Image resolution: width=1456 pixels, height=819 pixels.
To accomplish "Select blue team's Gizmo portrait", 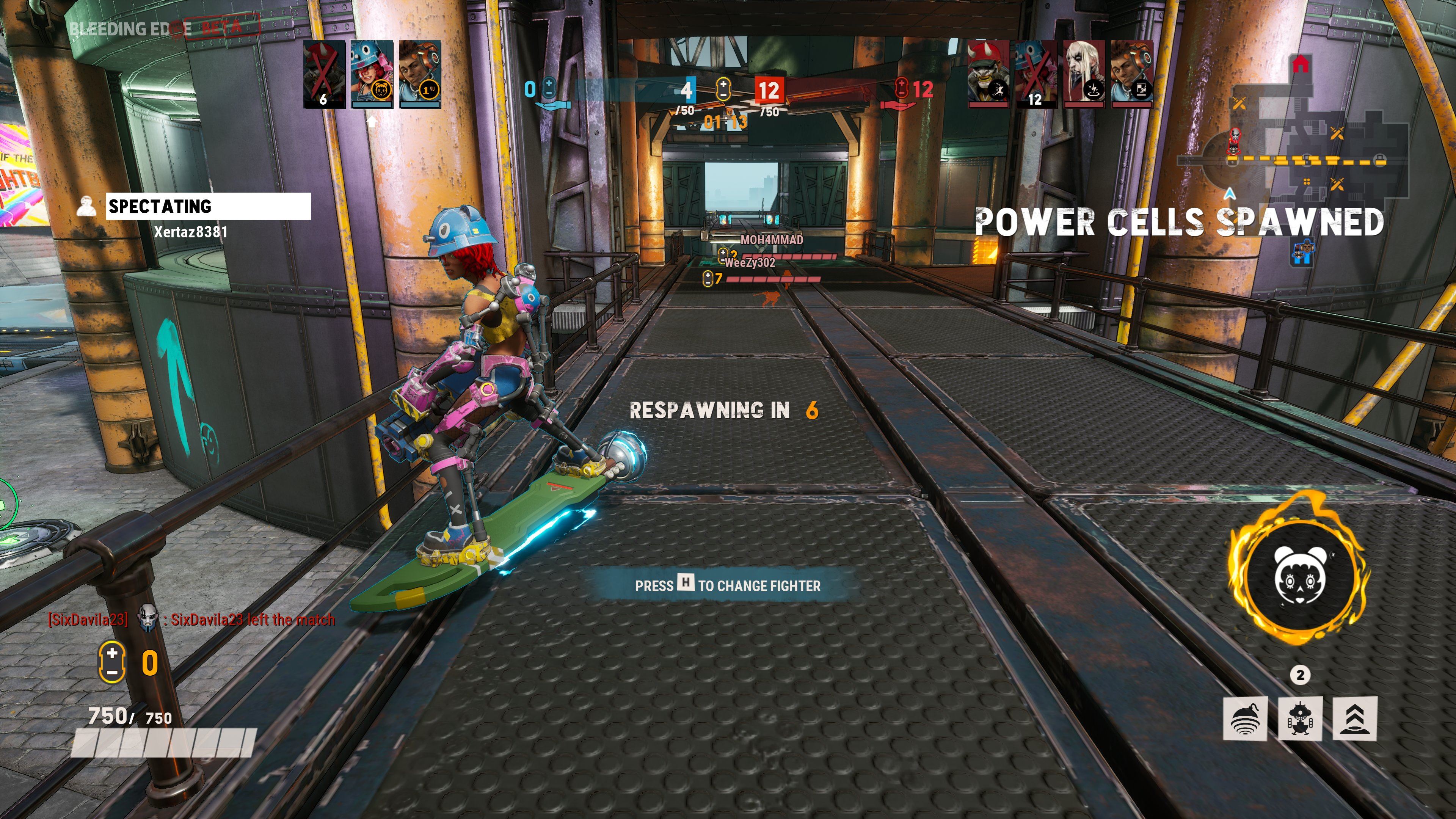I will [372, 74].
